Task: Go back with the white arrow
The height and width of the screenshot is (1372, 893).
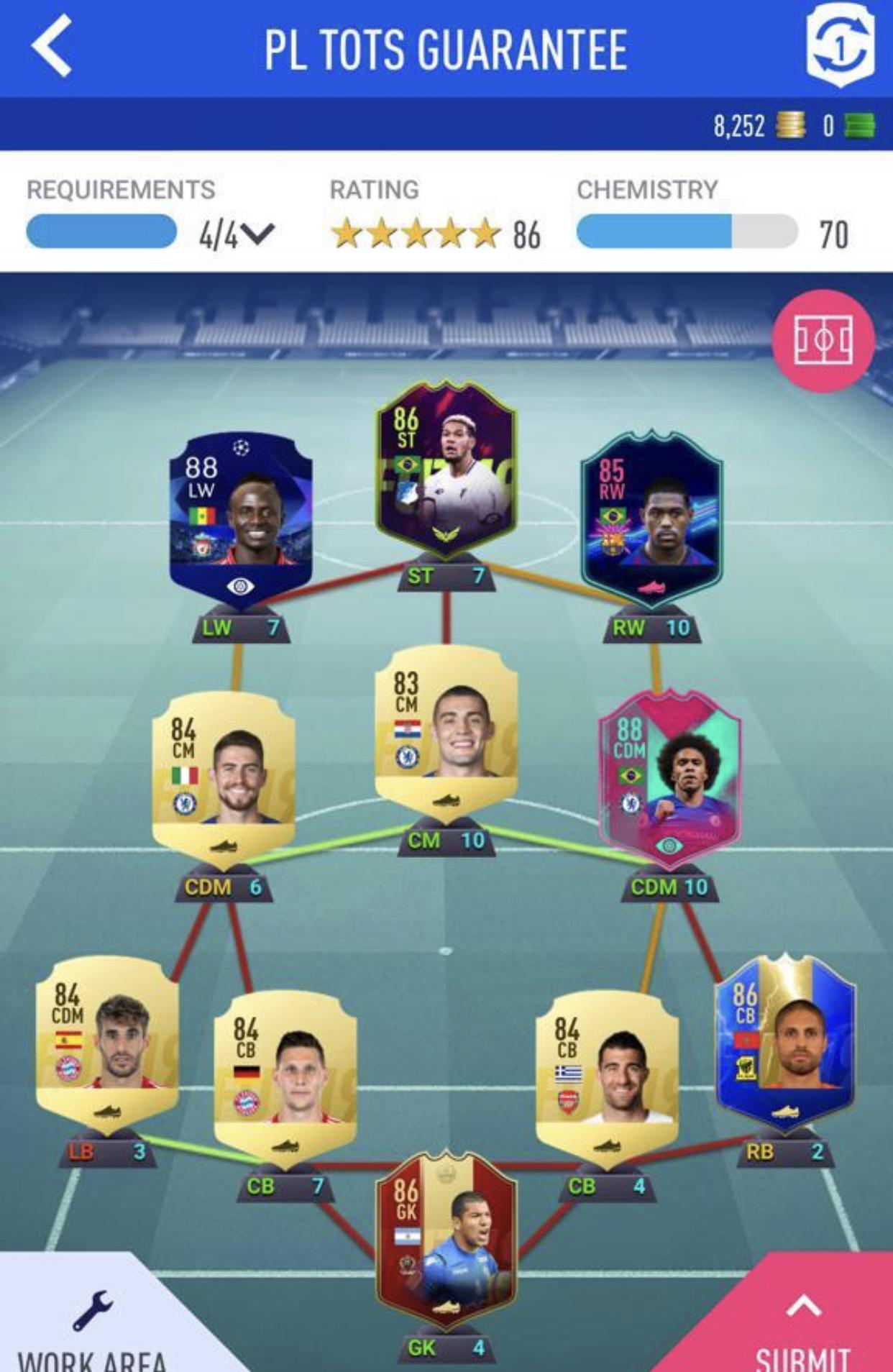Action: pyautogui.click(x=52, y=47)
